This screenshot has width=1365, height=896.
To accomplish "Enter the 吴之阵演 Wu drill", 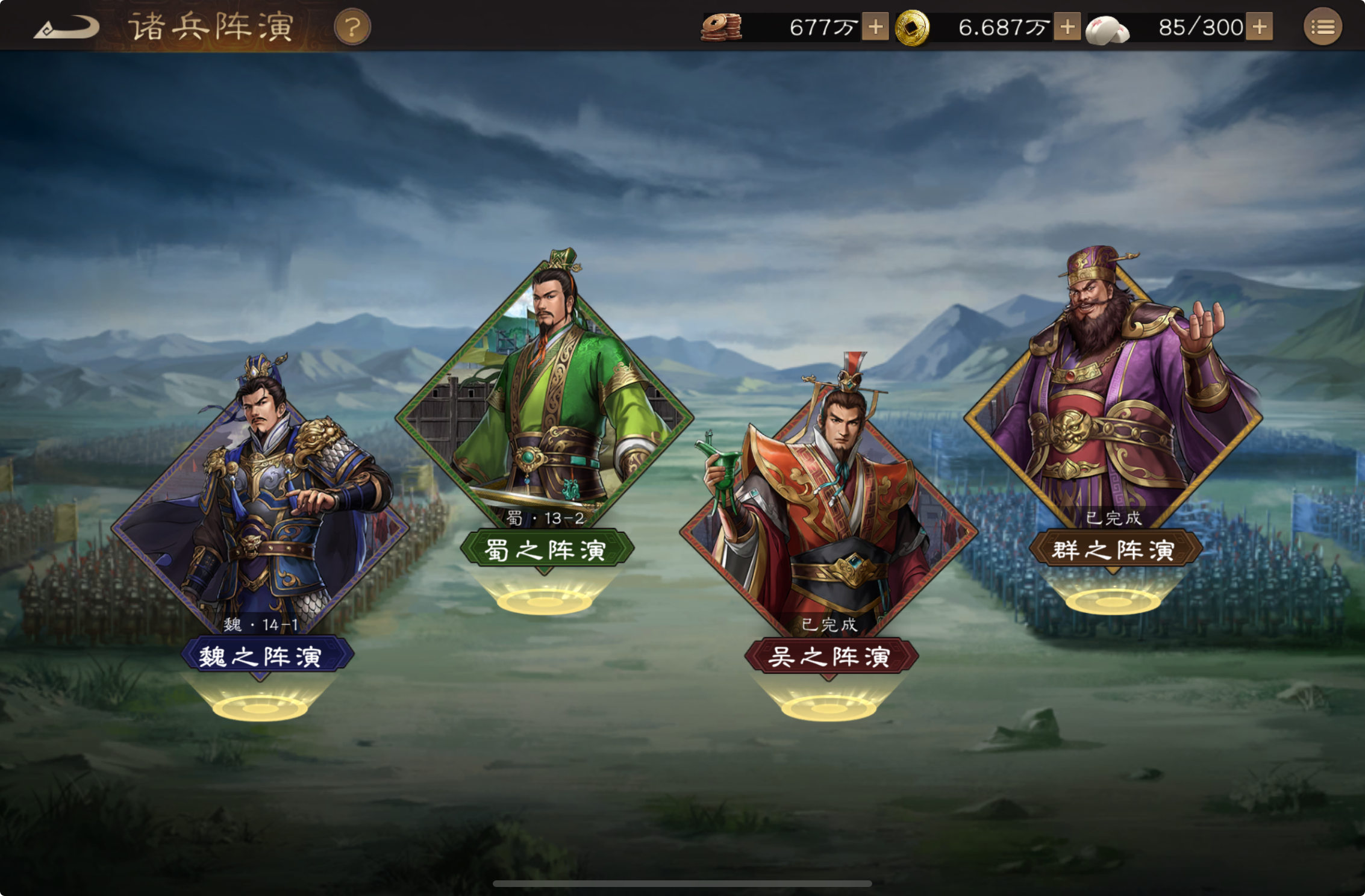I will coord(829,655).
